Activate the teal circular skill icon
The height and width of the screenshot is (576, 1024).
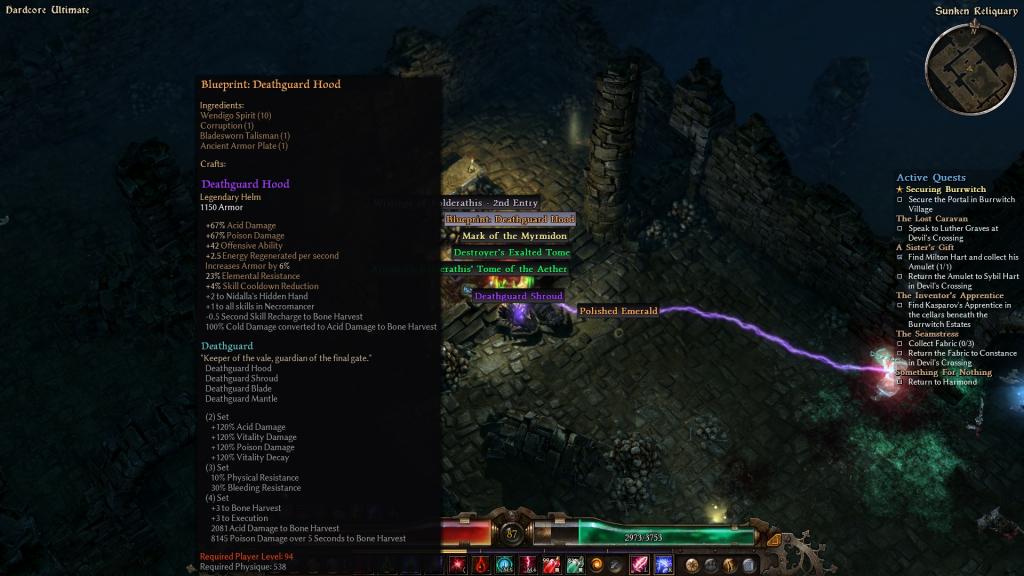tap(503, 566)
